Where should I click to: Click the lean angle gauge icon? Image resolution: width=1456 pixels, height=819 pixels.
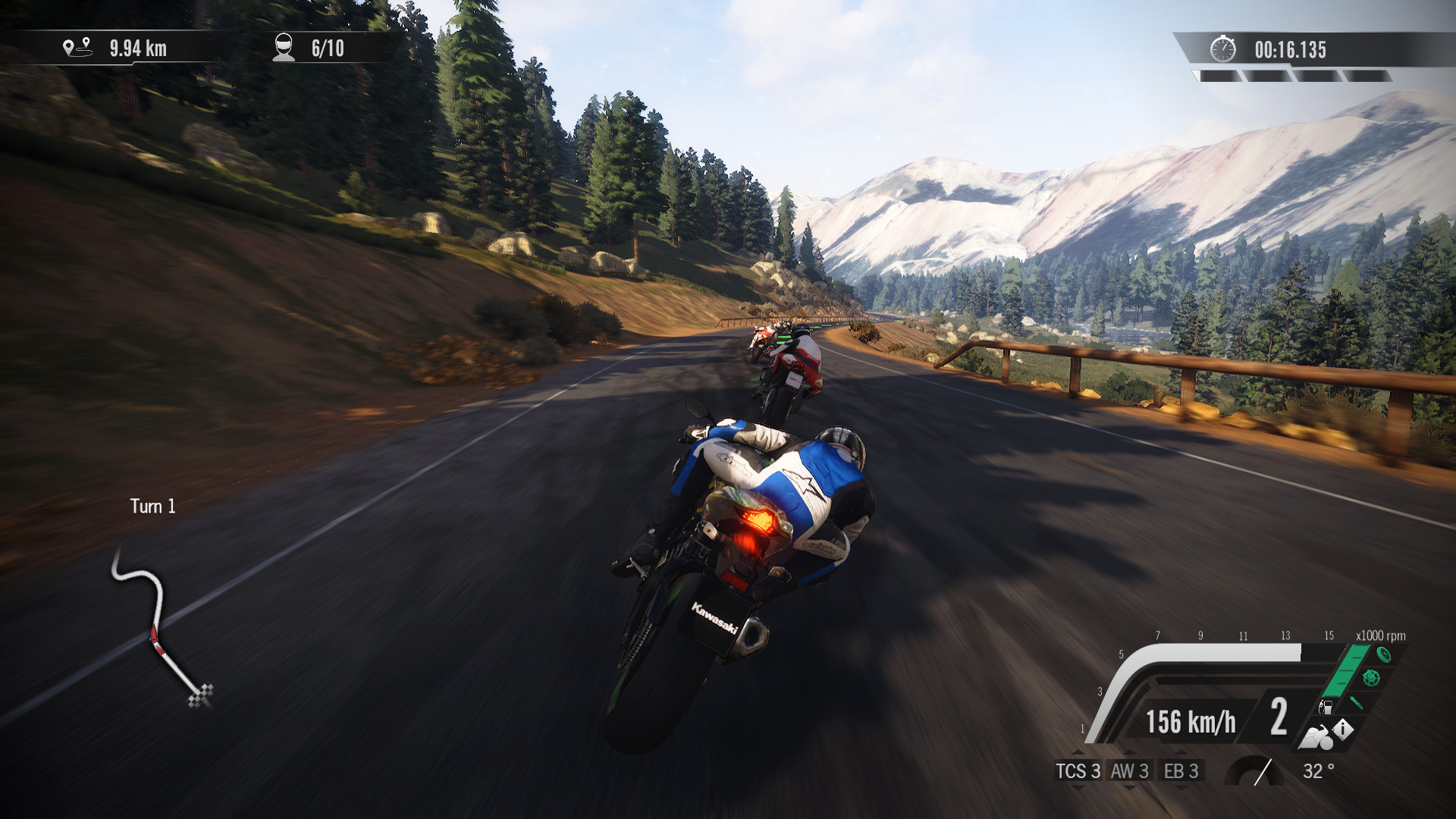[1254, 771]
